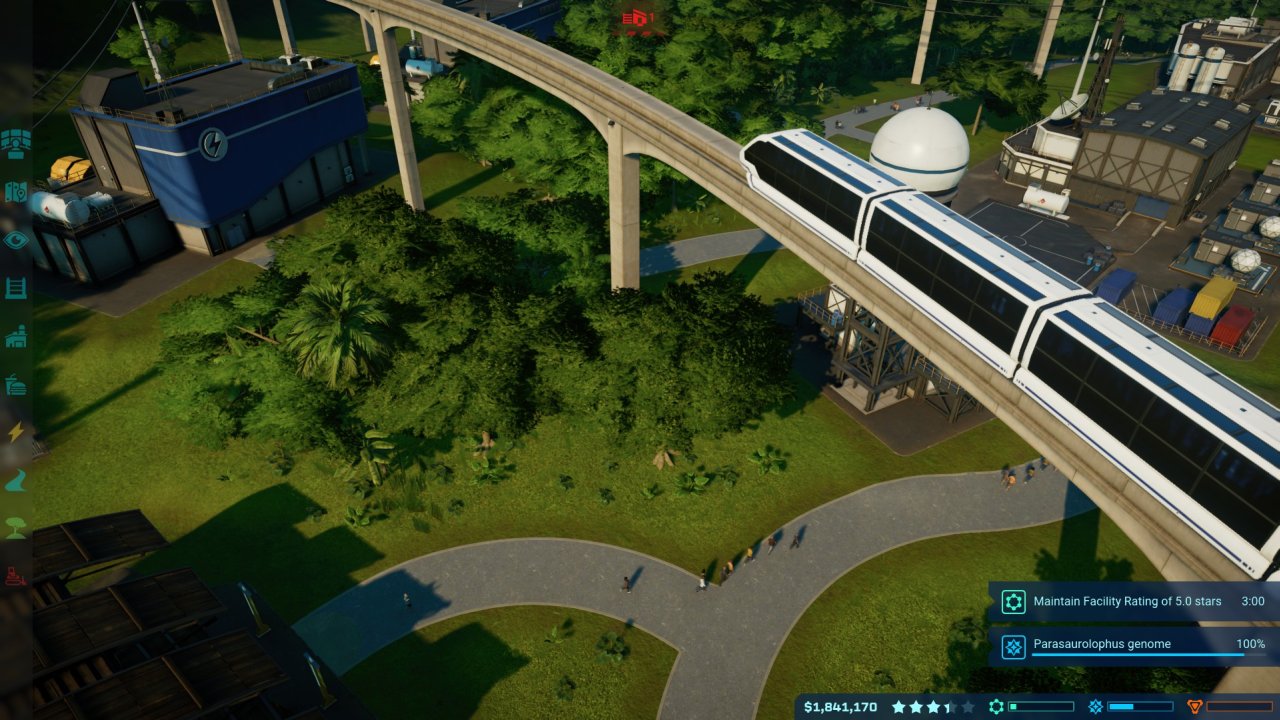The height and width of the screenshot is (720, 1280).
Task: Open the orange security division reputation icon
Action: pos(1194,707)
